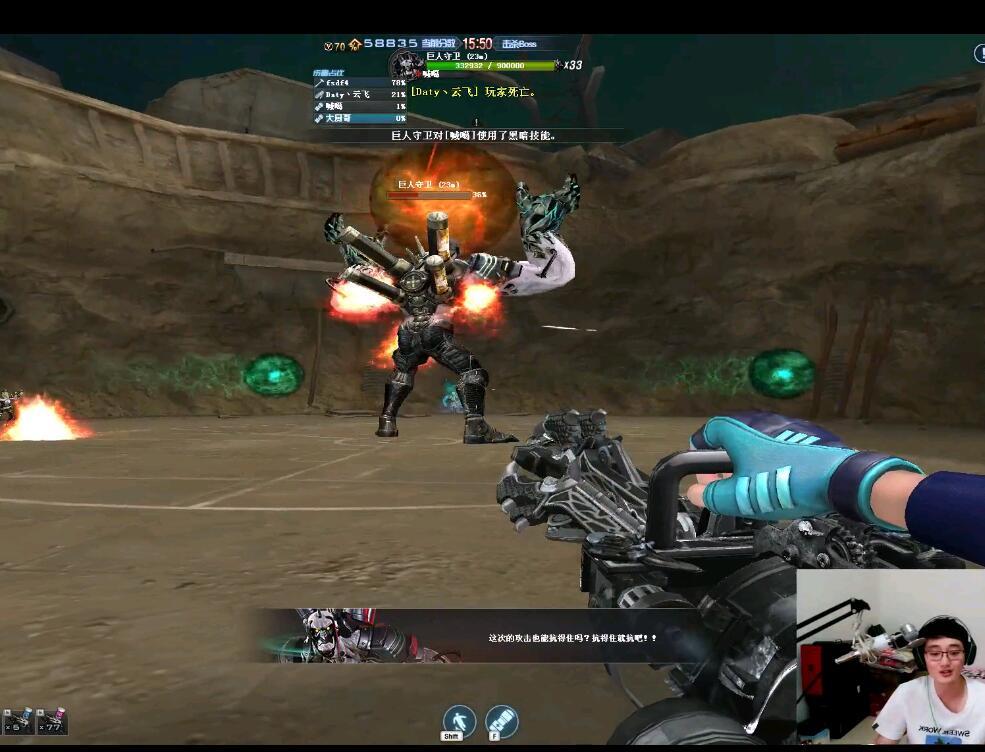Select the pink-capped item slot with x77
985x752 pixels.
click(x=52, y=722)
